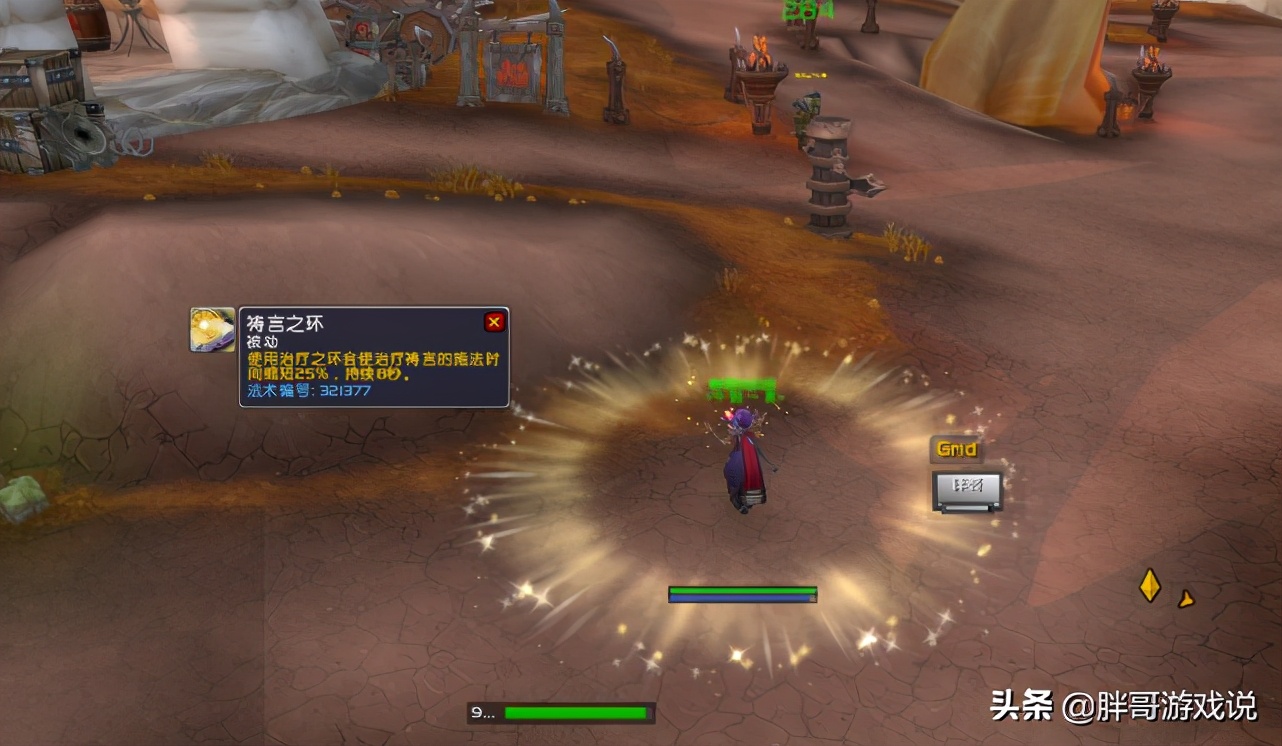Select the player unit frame under Grid

tap(967, 489)
